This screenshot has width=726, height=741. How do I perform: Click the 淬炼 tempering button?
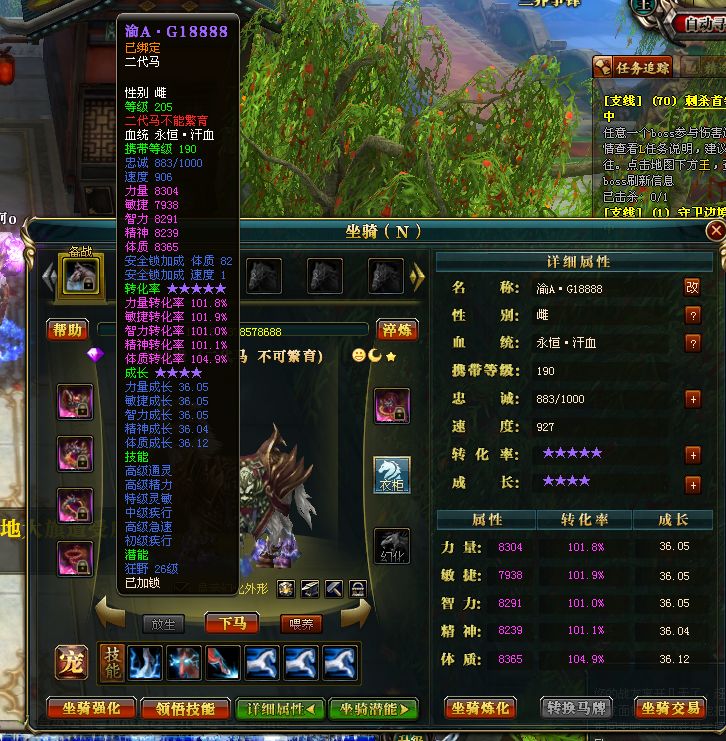pyautogui.click(x=398, y=329)
